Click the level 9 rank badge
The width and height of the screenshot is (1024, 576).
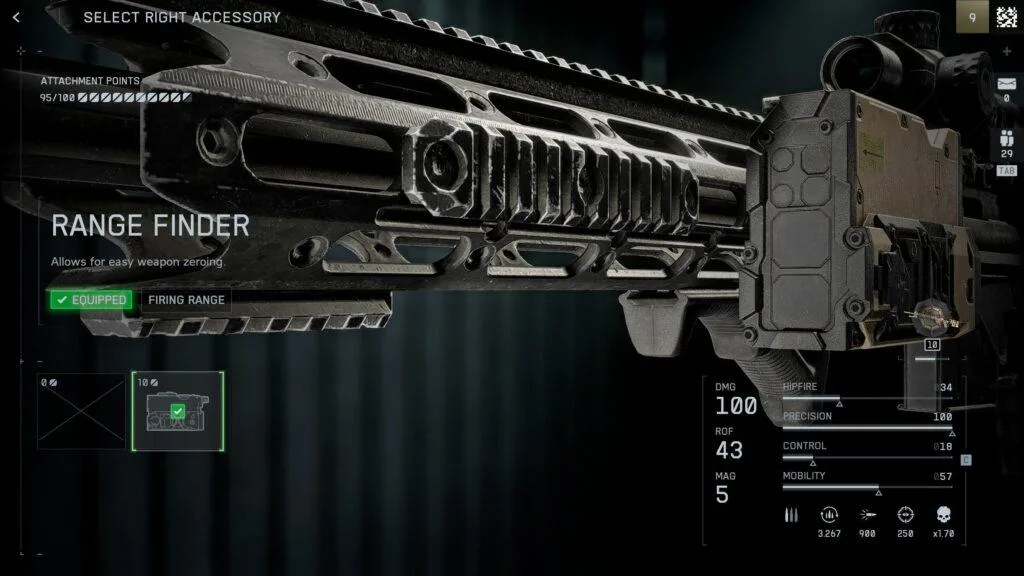(972, 16)
